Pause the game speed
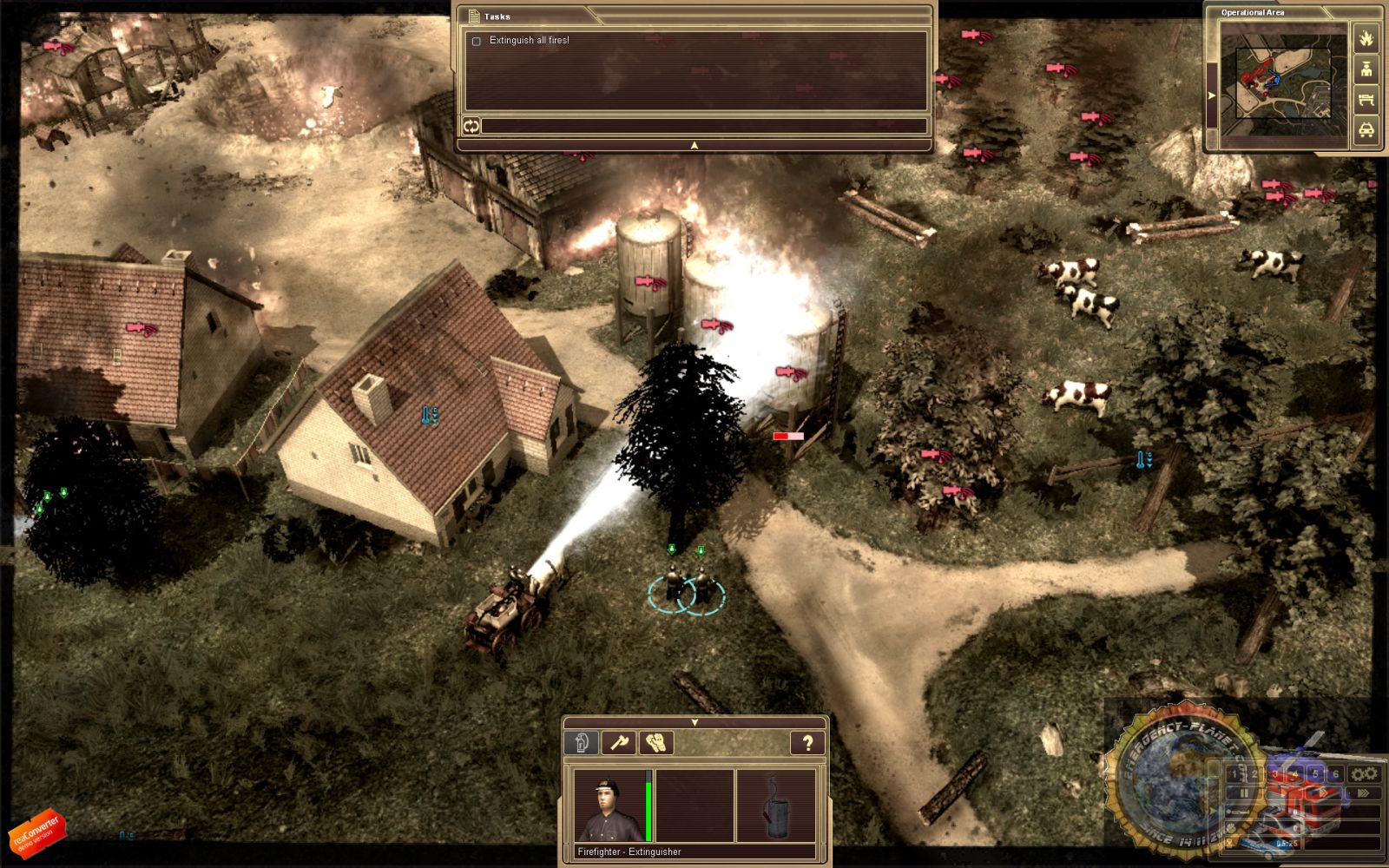This screenshot has width=1389, height=868. pyautogui.click(x=1244, y=792)
